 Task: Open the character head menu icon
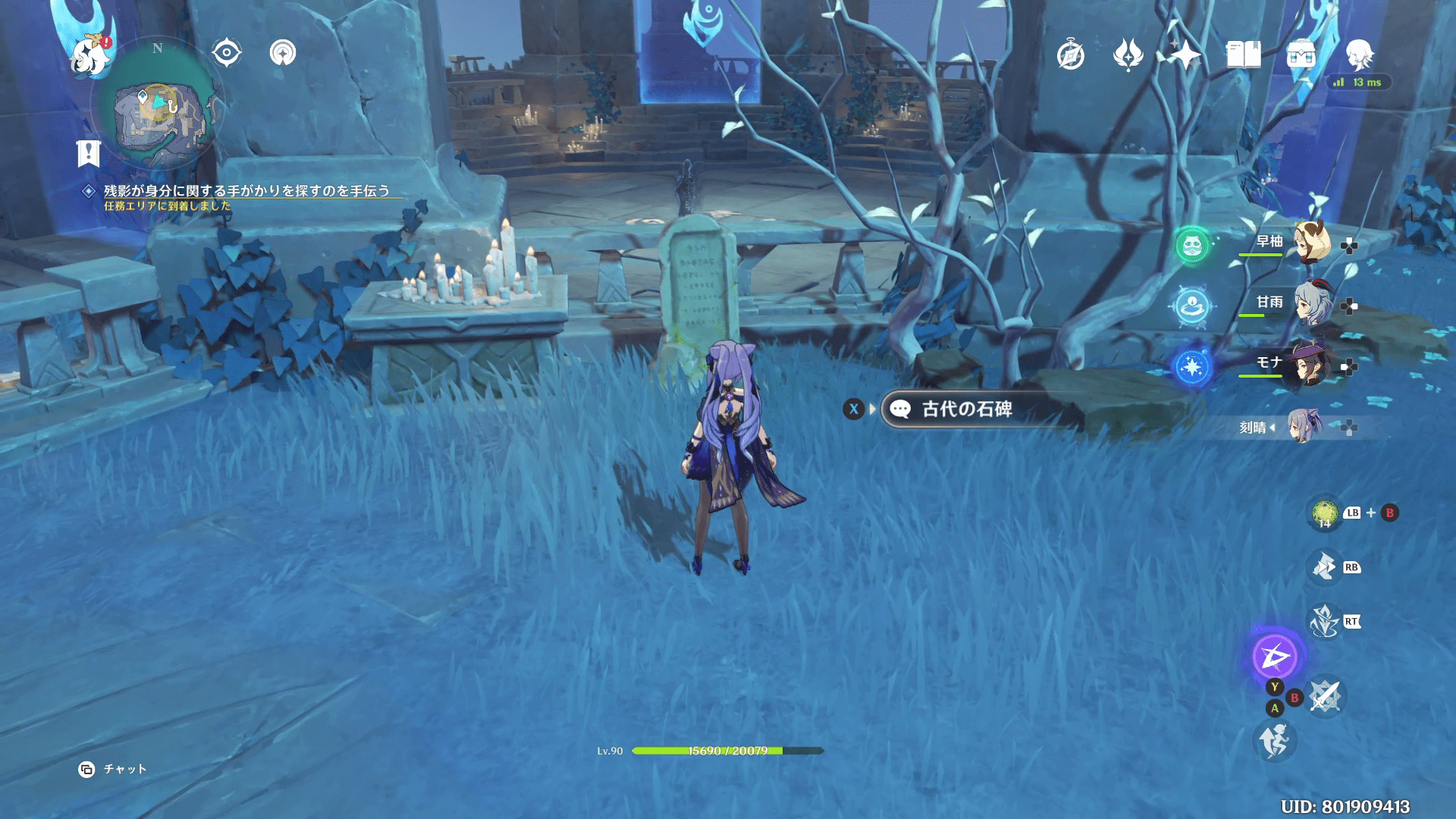tap(1360, 55)
